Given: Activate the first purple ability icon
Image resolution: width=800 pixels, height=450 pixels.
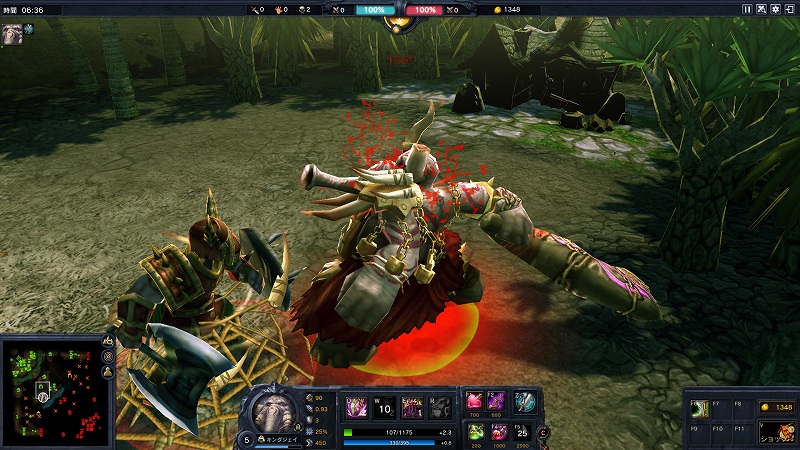Looking at the screenshot, I should coord(355,406).
